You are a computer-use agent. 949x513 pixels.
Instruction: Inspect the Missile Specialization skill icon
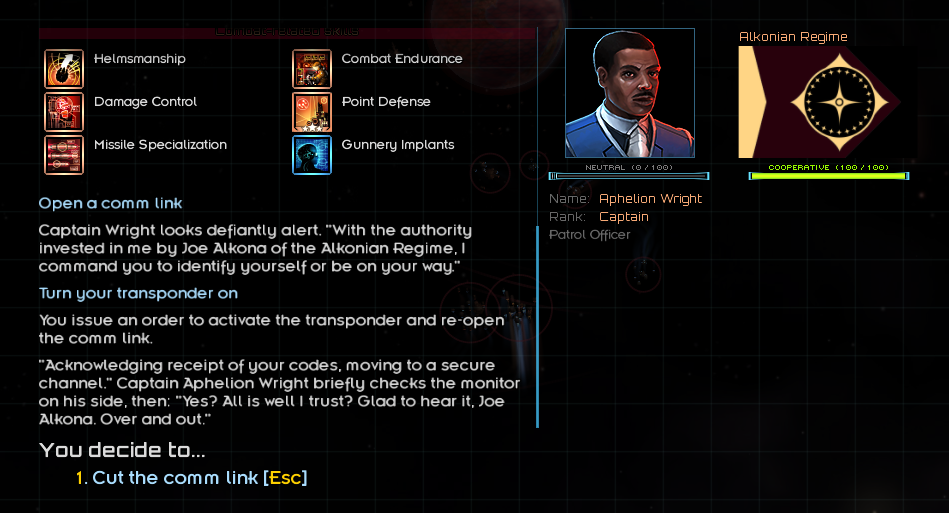pos(64,154)
